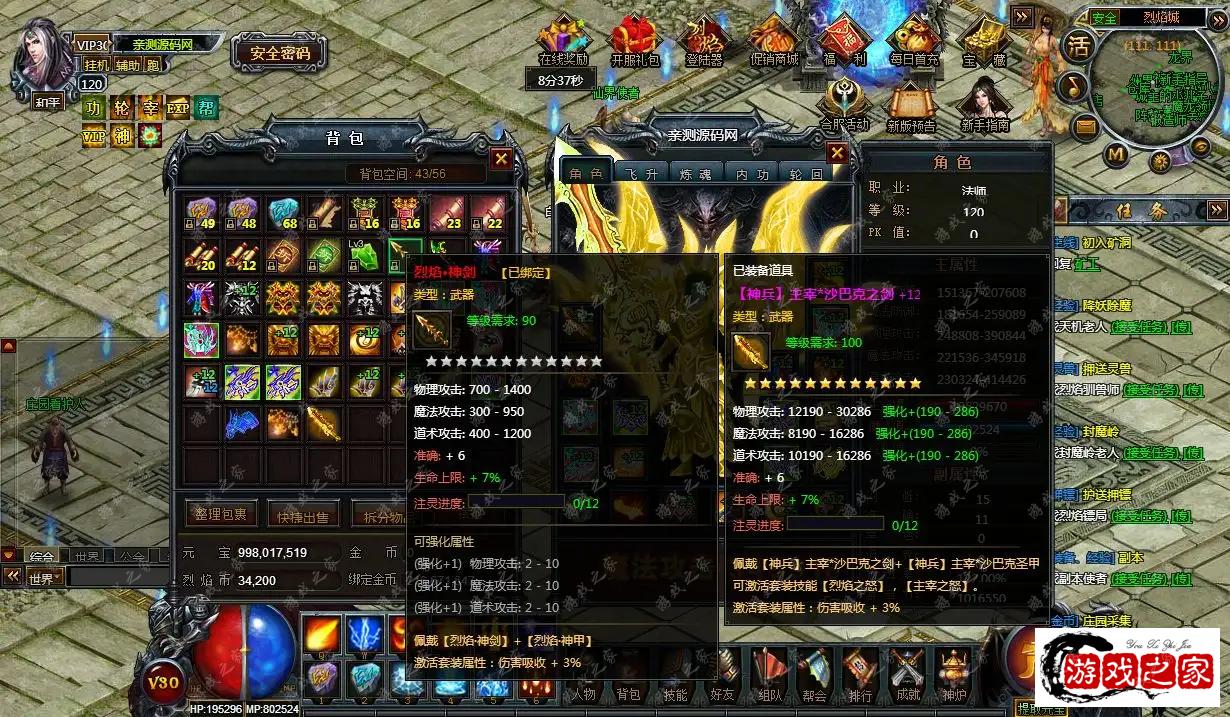The image size is (1230, 717).
Task: Click the 整理包裹 sort bag button
Action: tap(221, 515)
